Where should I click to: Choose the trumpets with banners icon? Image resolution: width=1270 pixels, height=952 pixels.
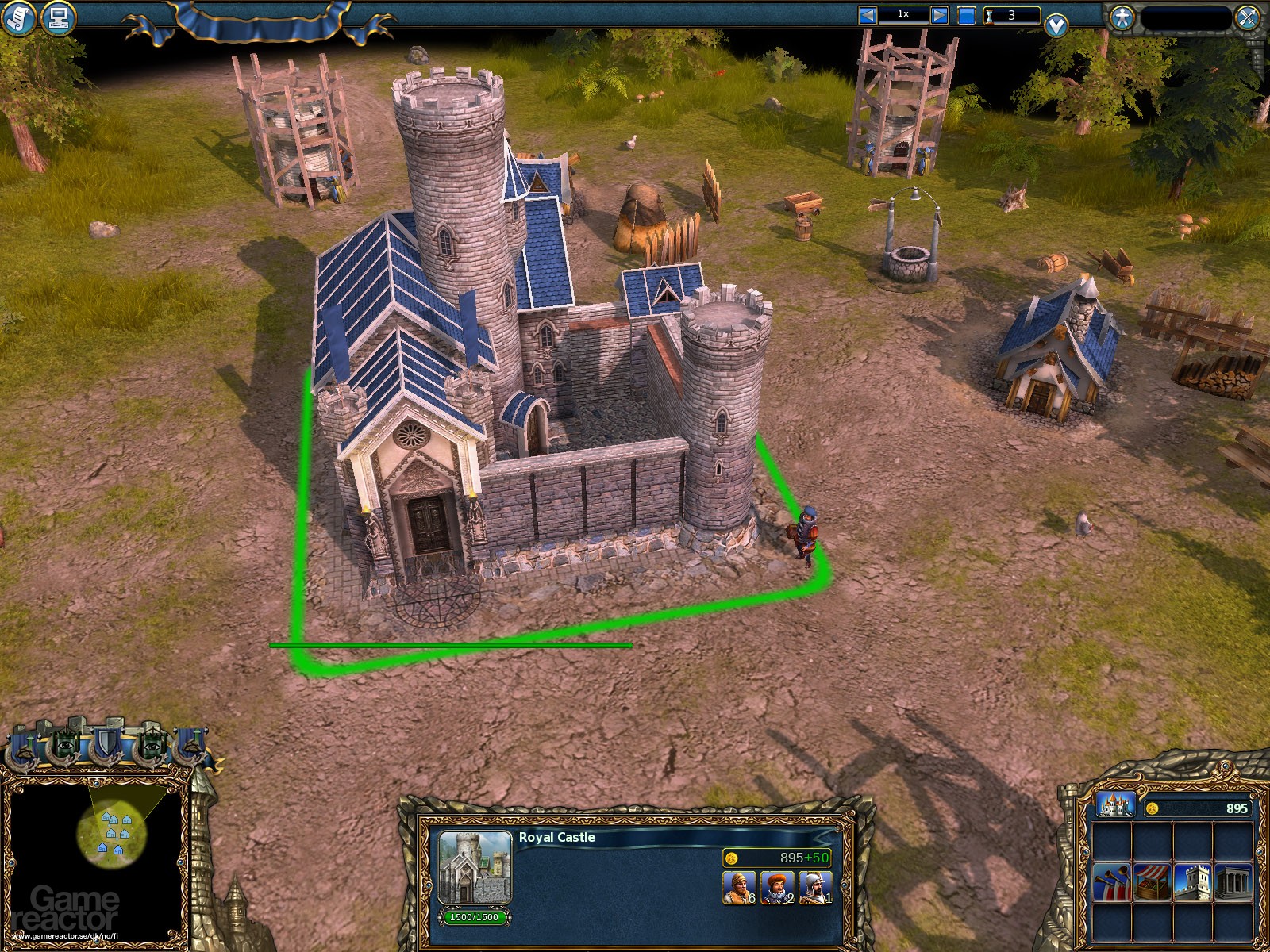[x=1112, y=881]
